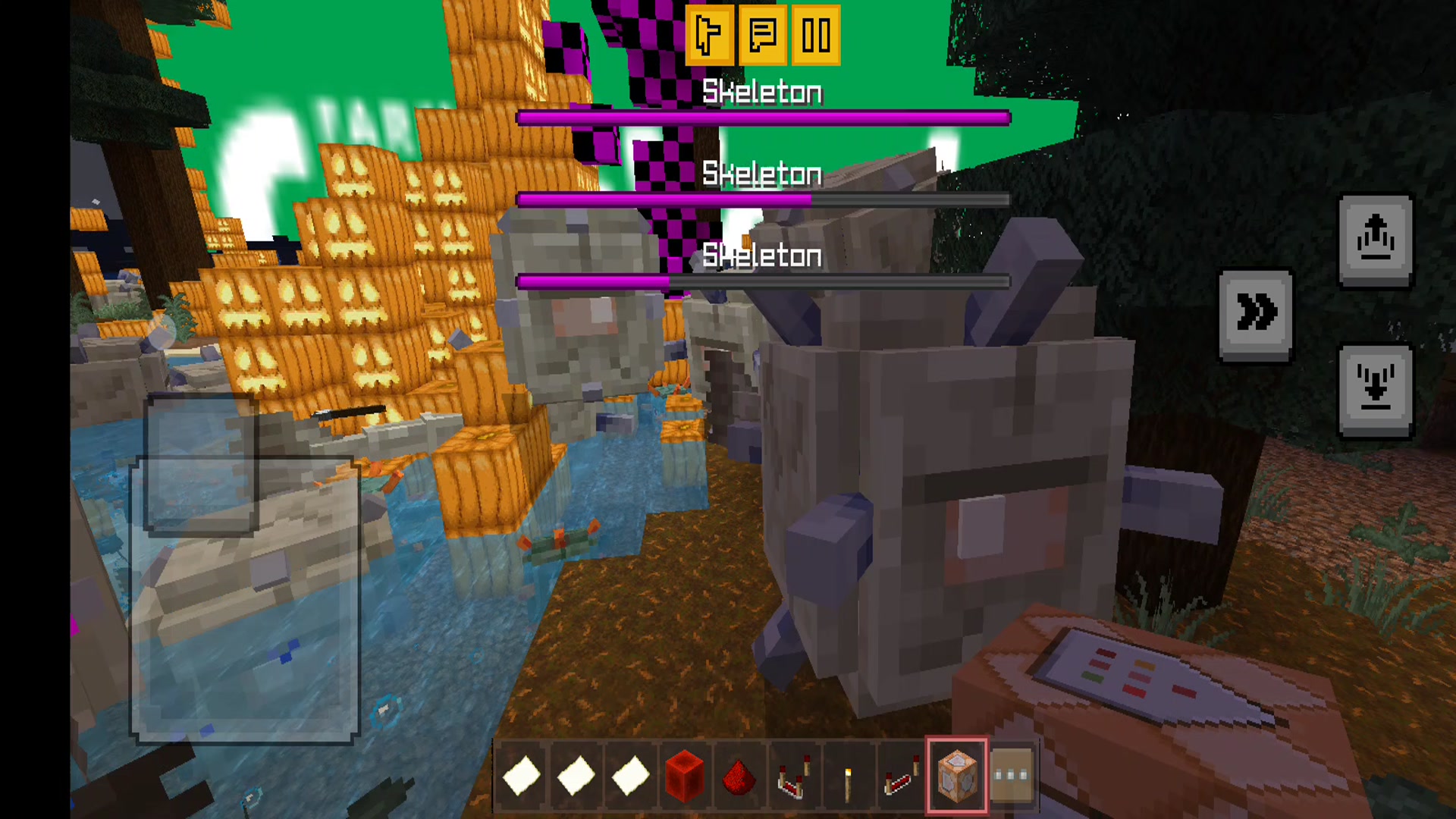Tap the first Skeleton name label

[x=762, y=93]
